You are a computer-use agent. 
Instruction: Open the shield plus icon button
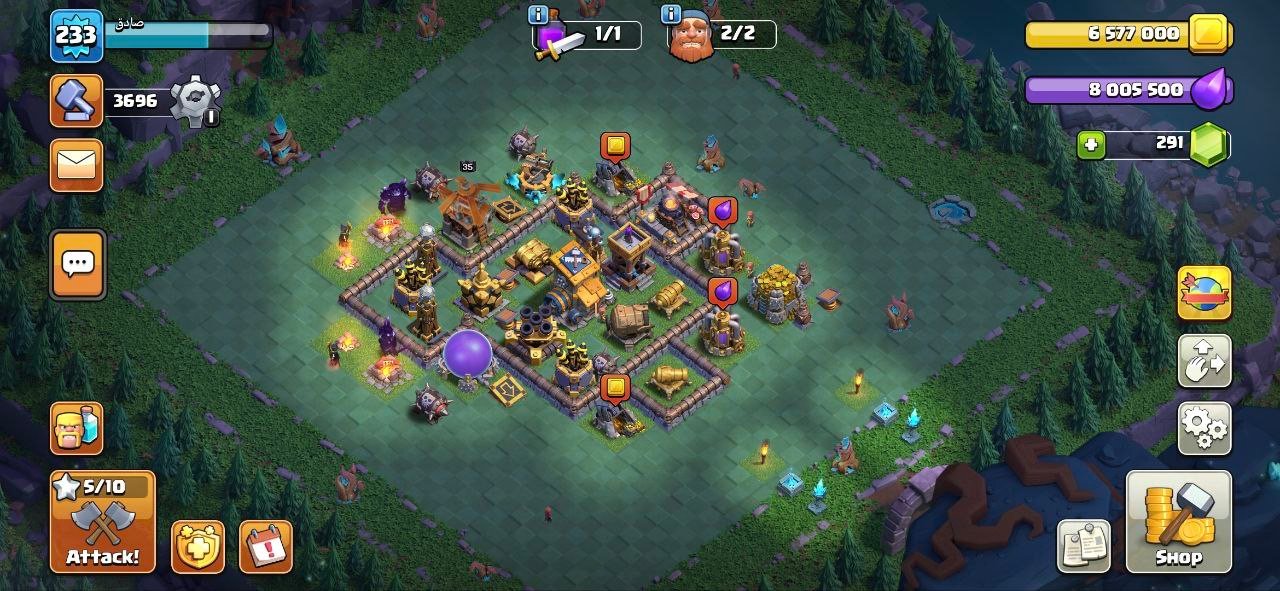[198, 546]
